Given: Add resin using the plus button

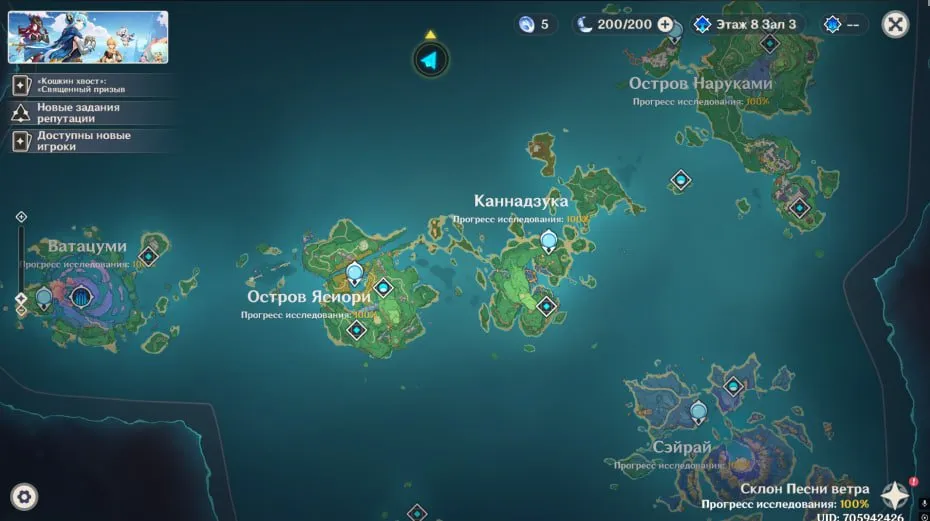Looking at the screenshot, I should click(x=665, y=24).
